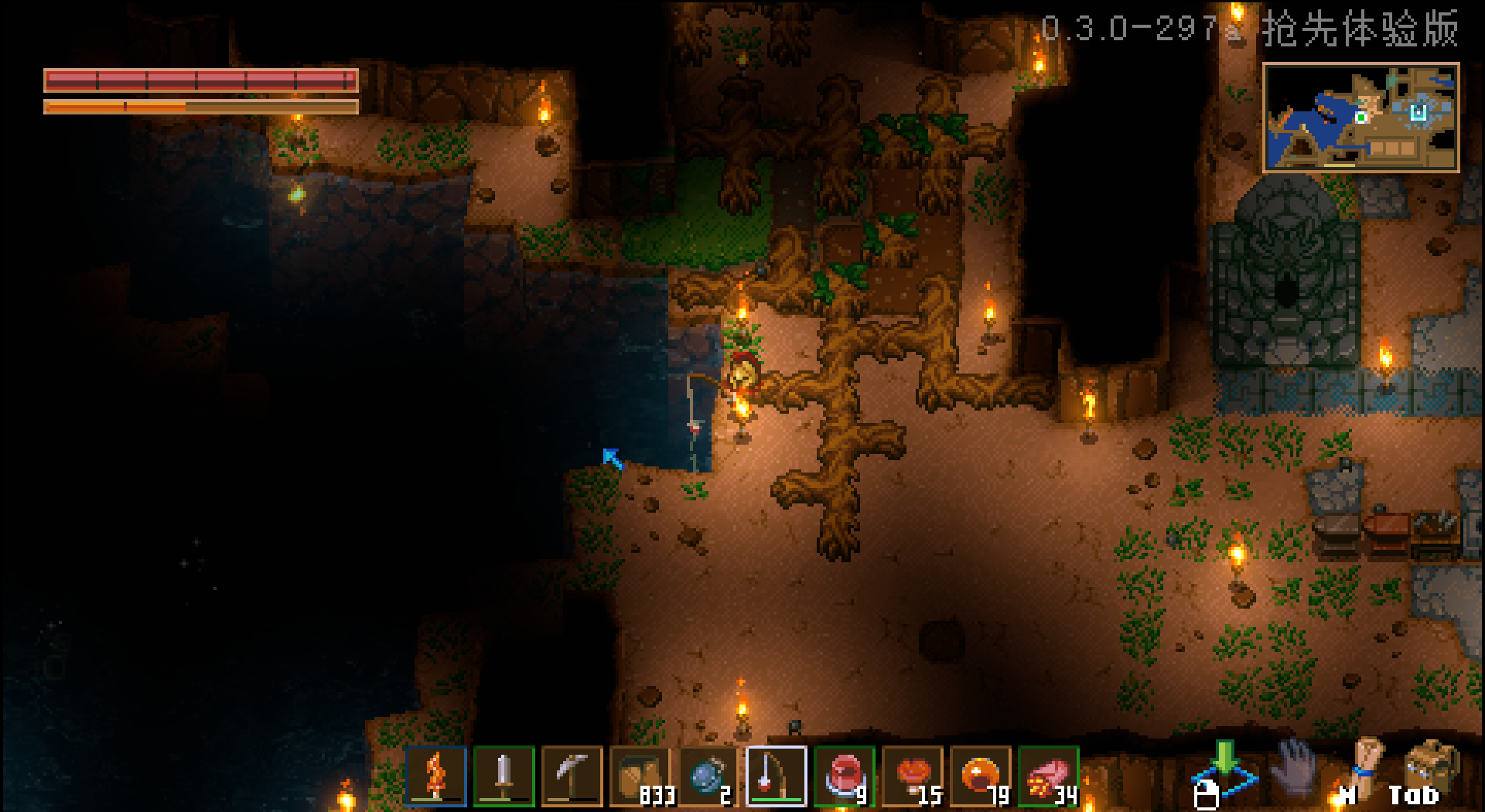The height and width of the screenshot is (812, 1485).
Task: Choose the meat stack of 34
Action: point(1048,776)
